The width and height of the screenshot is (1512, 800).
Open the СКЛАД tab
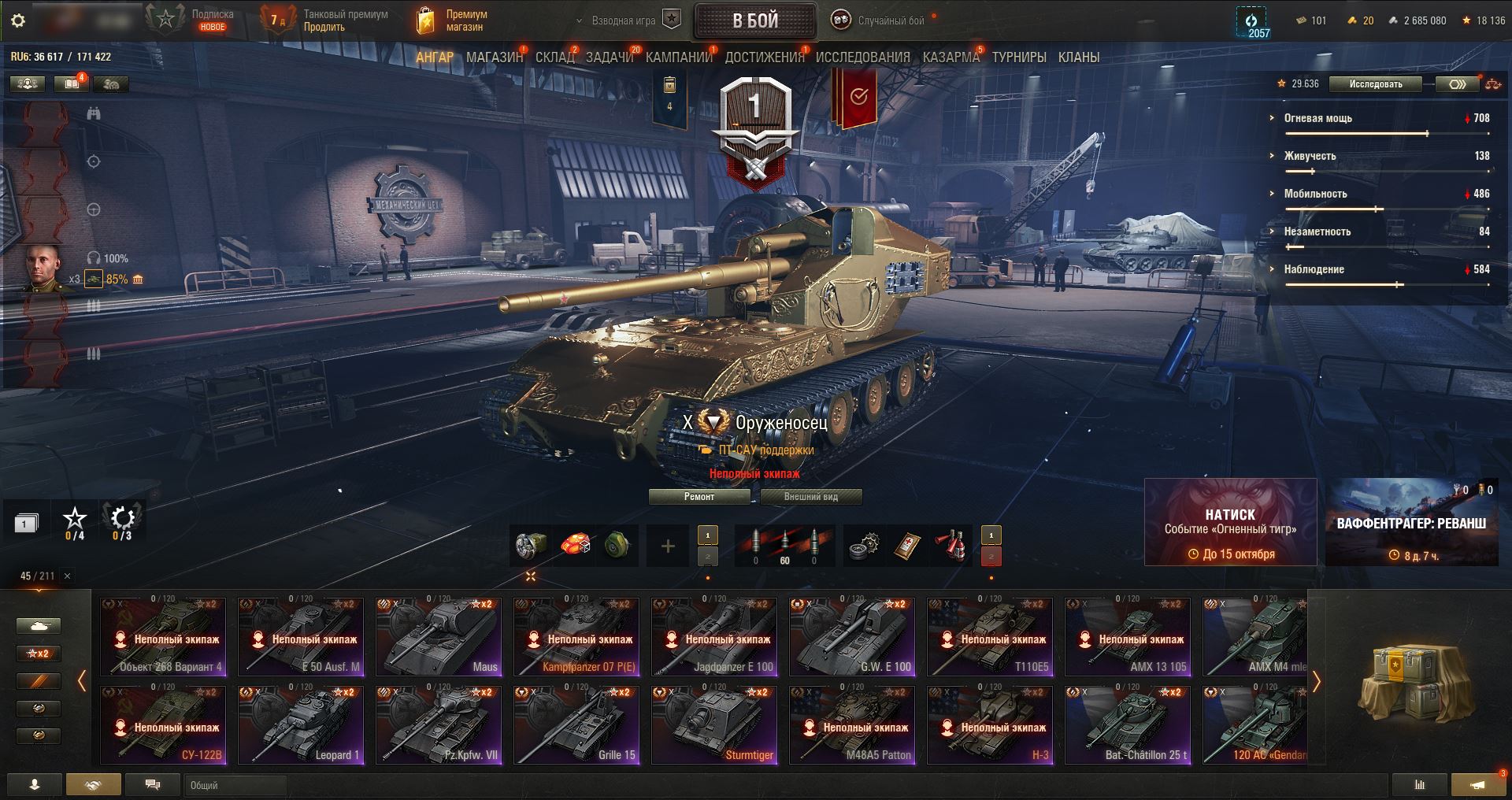(555, 57)
